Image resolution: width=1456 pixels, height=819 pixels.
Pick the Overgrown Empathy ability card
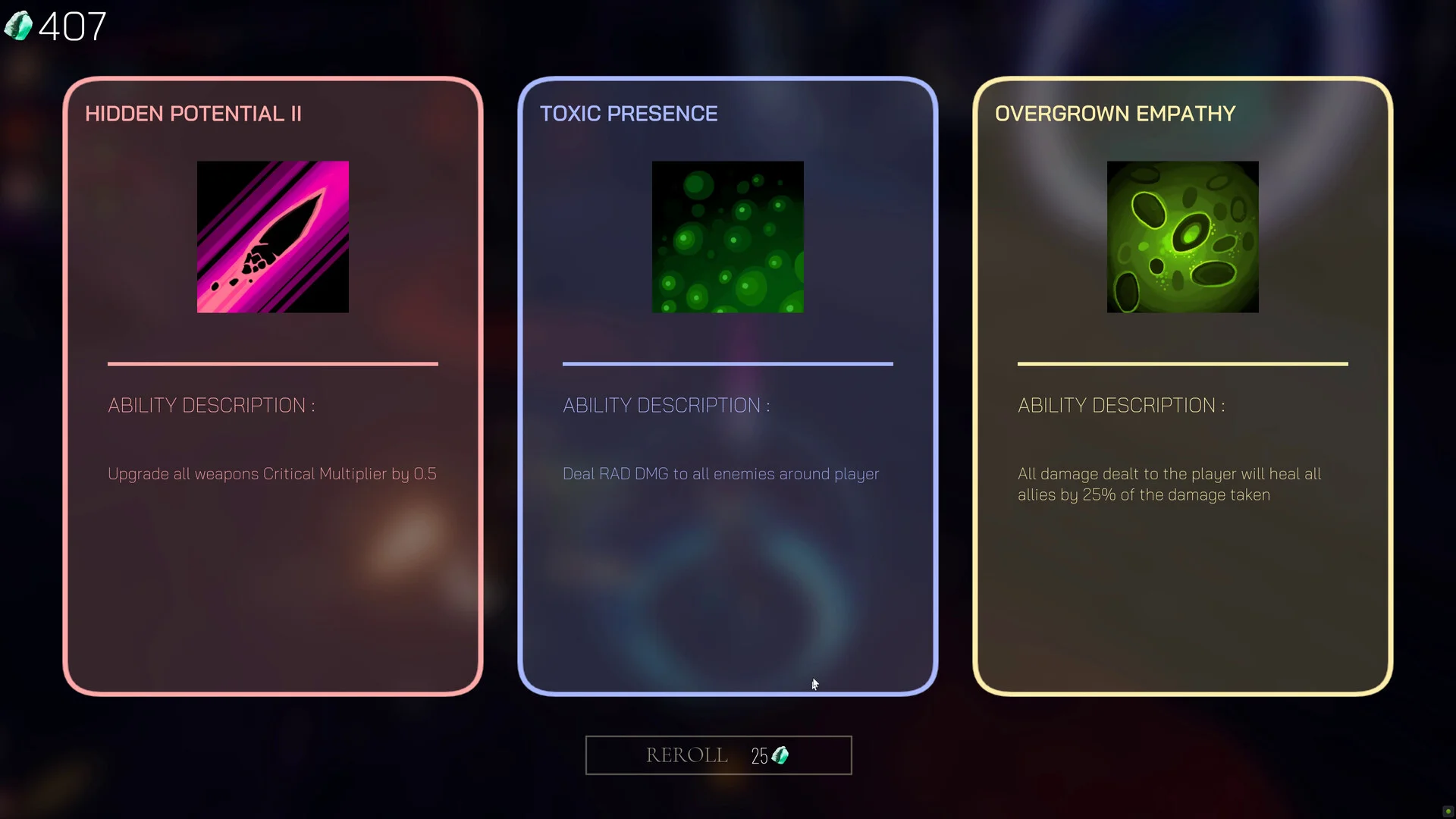(1183, 387)
